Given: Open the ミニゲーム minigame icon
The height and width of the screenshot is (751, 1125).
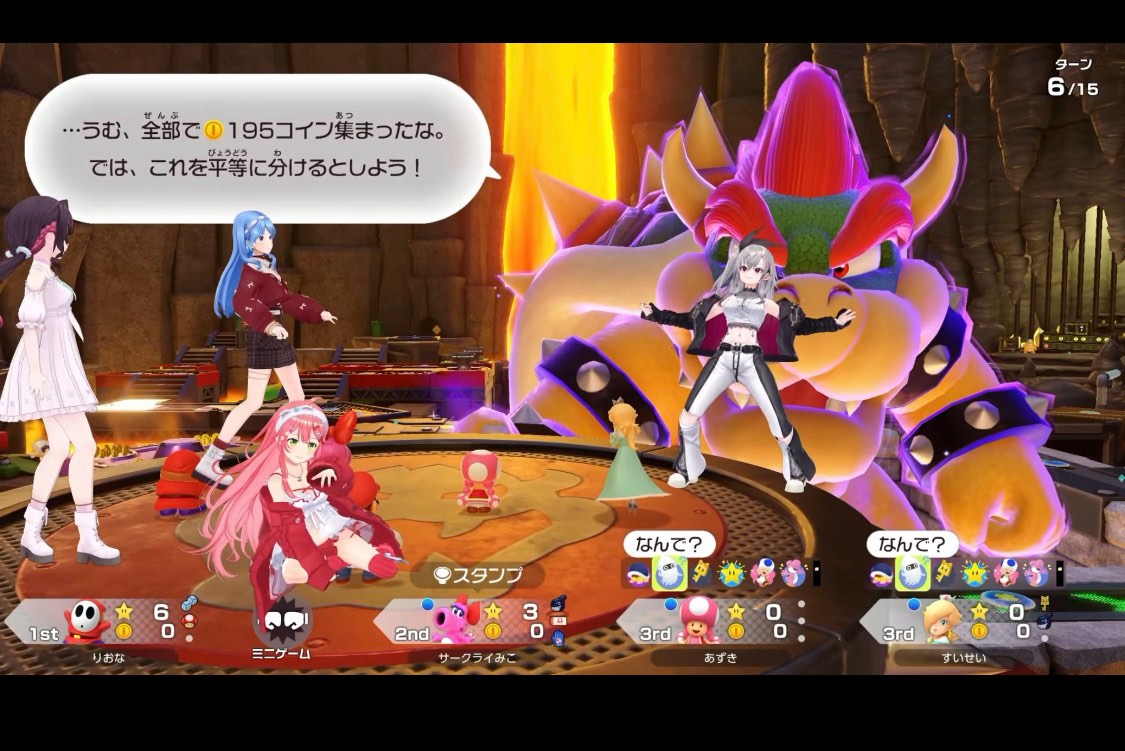Looking at the screenshot, I should point(283,626).
